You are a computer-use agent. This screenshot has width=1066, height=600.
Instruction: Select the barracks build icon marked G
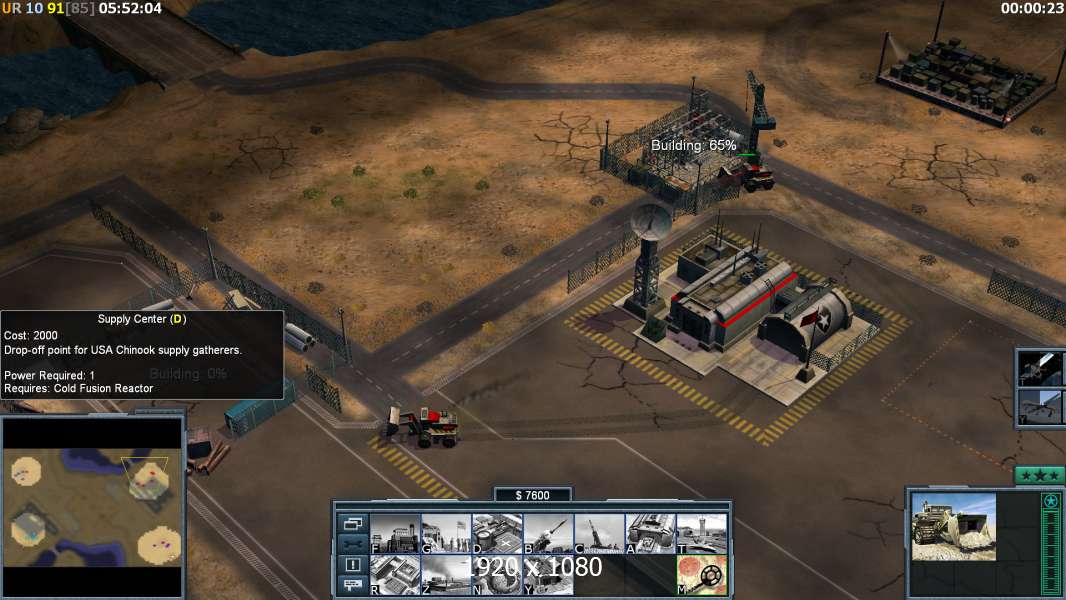click(445, 534)
